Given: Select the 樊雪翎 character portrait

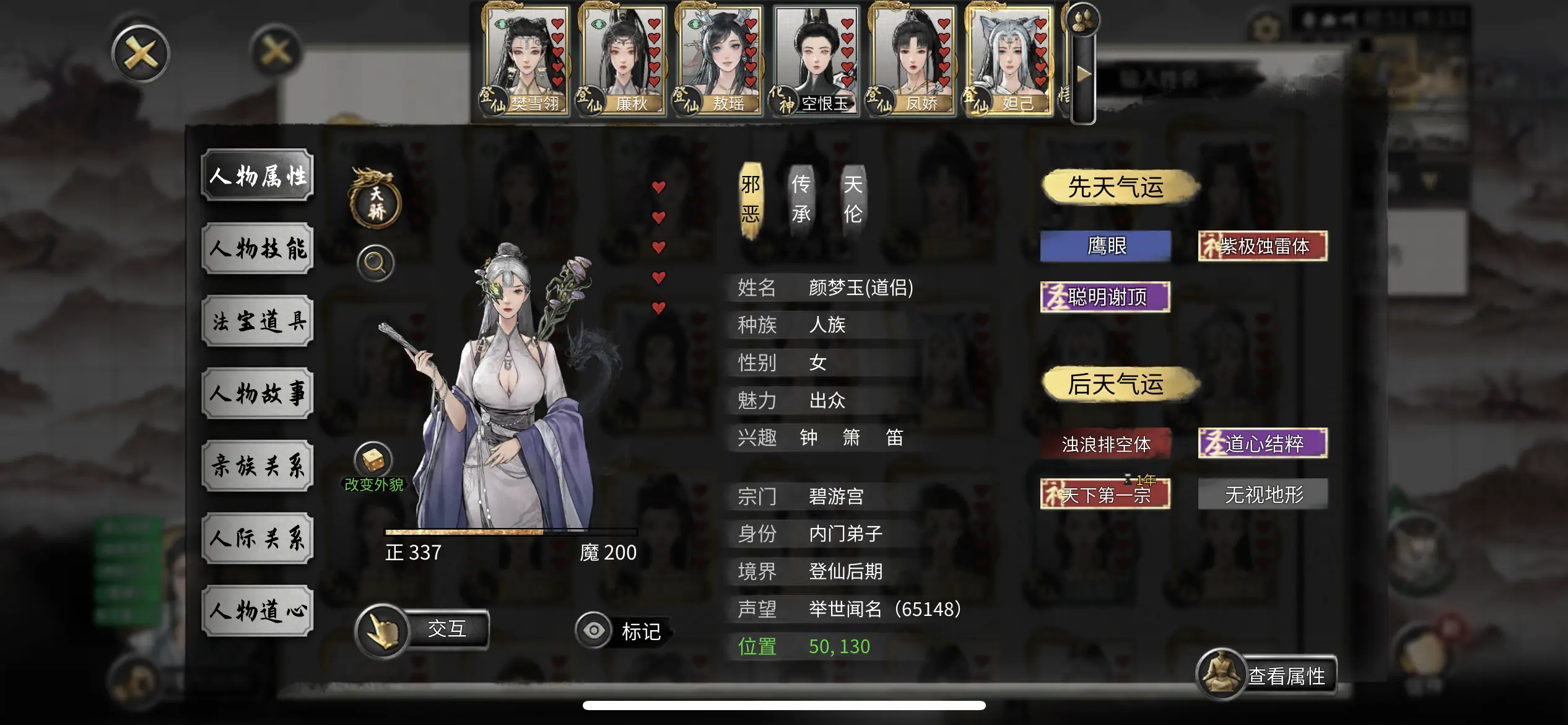Looking at the screenshot, I should 526,60.
